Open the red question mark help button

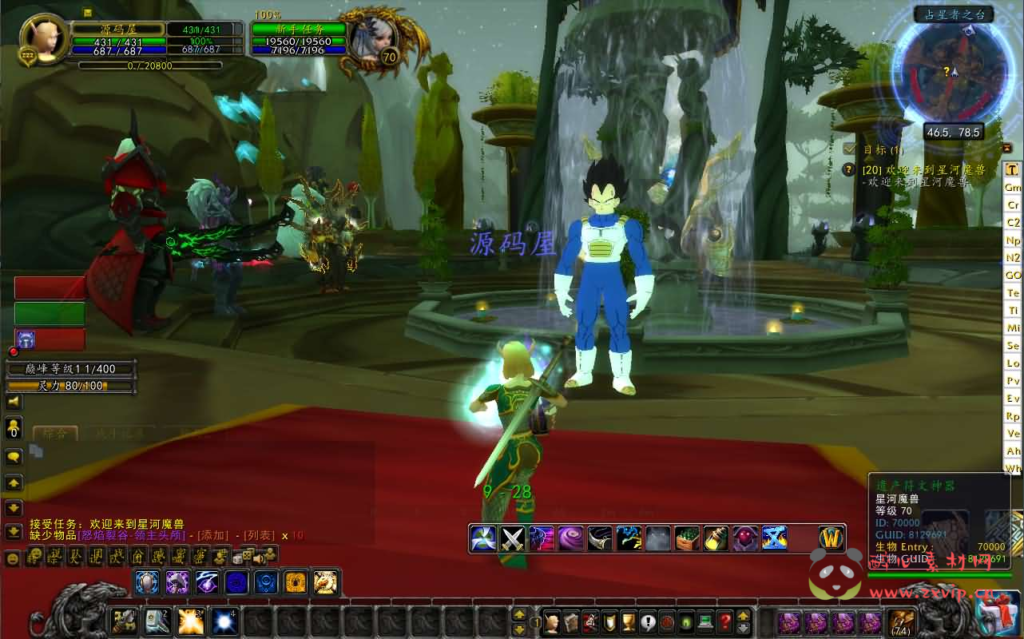pyautogui.click(x=726, y=621)
